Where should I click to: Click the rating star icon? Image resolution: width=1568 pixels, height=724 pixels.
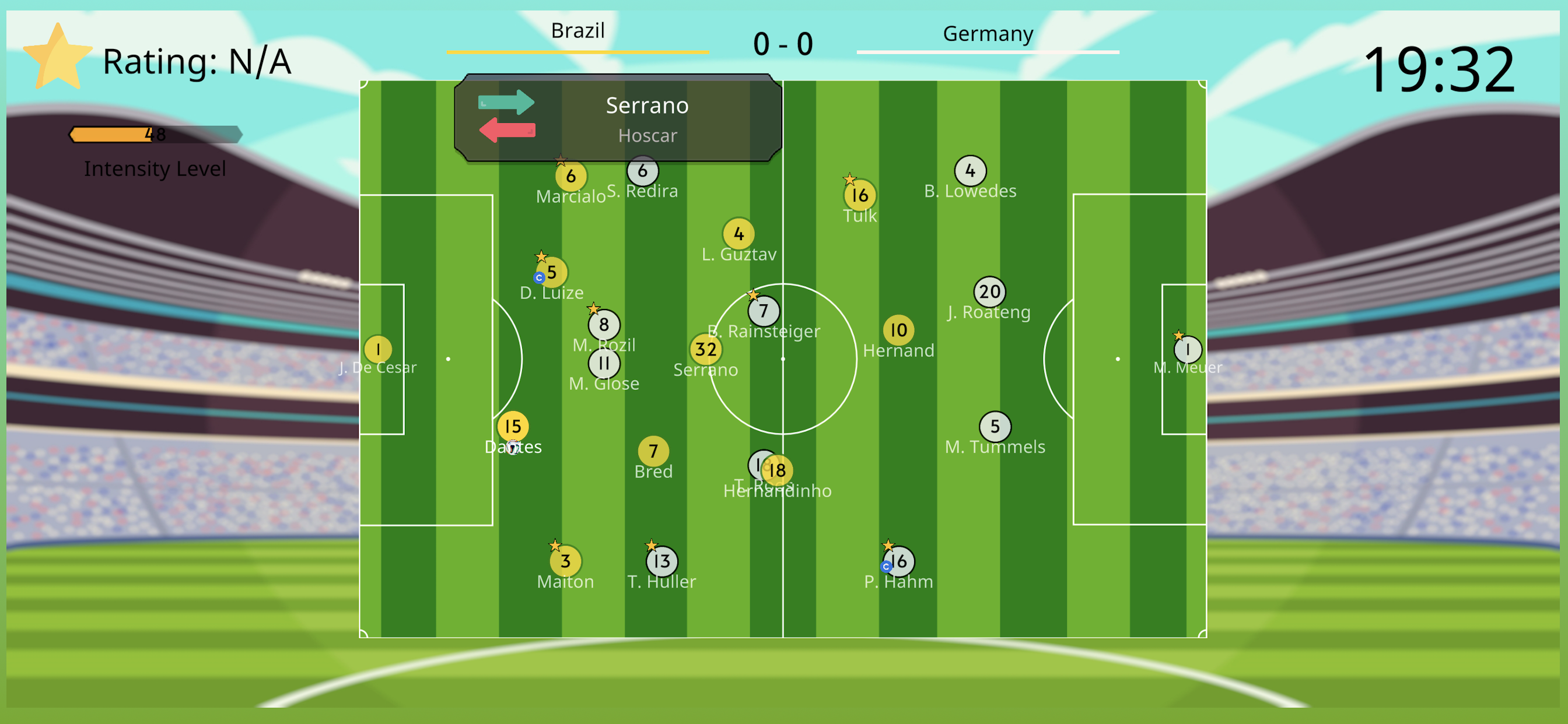pyautogui.click(x=58, y=58)
